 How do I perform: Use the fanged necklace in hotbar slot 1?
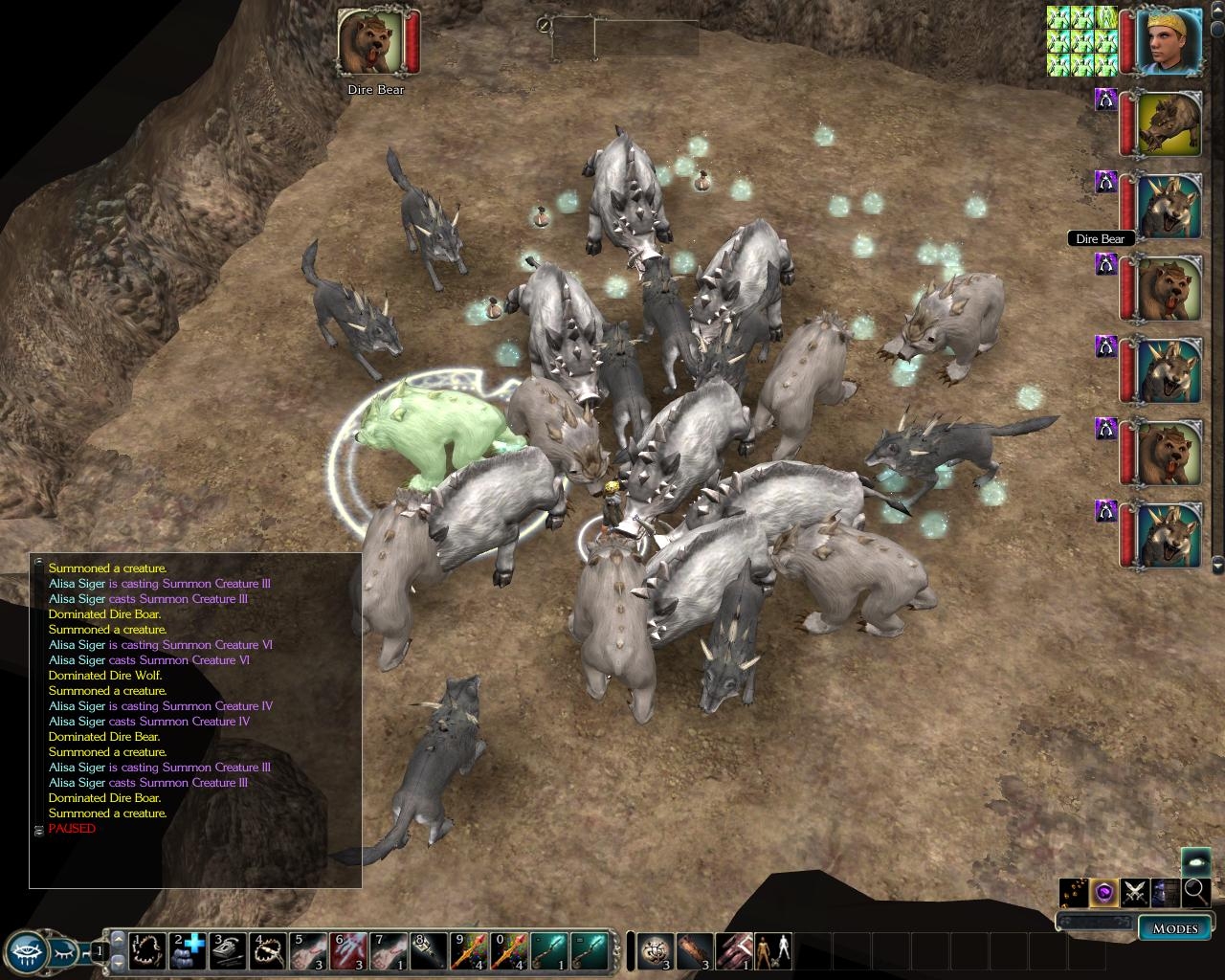[x=146, y=950]
